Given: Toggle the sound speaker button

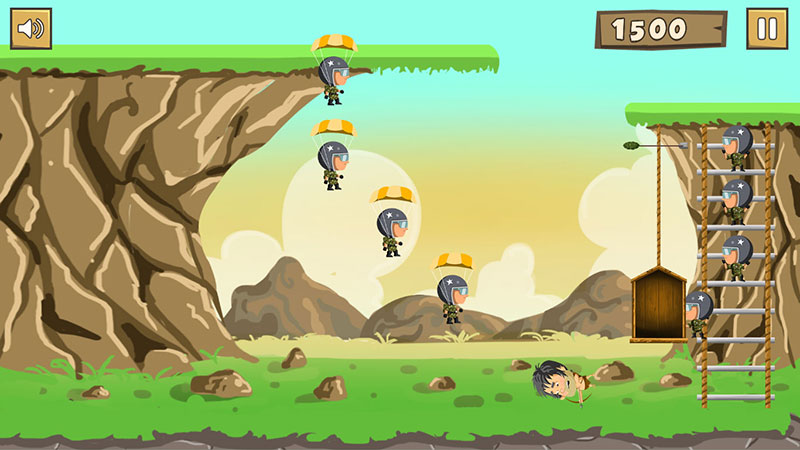Looking at the screenshot, I should coord(31,29).
